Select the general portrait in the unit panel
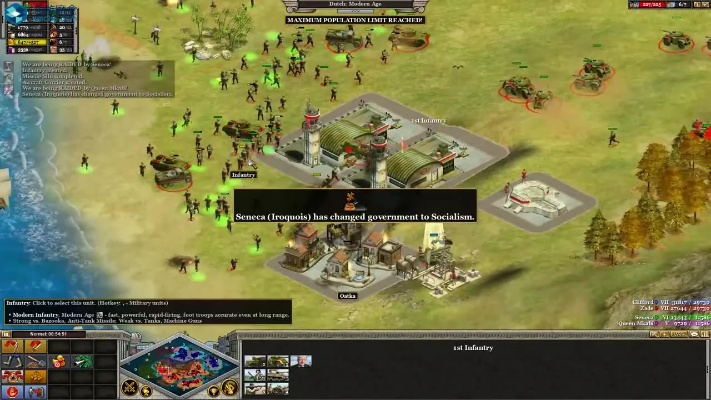This screenshot has width=711, height=400. tap(301, 361)
